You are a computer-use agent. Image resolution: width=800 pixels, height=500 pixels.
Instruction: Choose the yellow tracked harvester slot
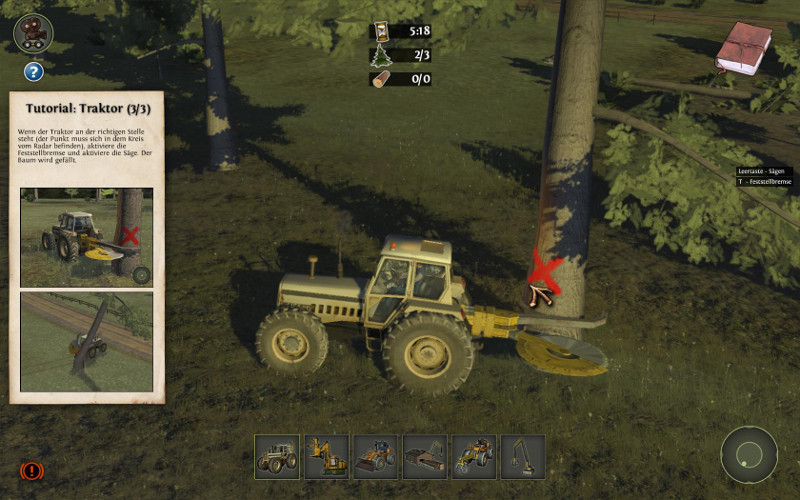click(326, 456)
